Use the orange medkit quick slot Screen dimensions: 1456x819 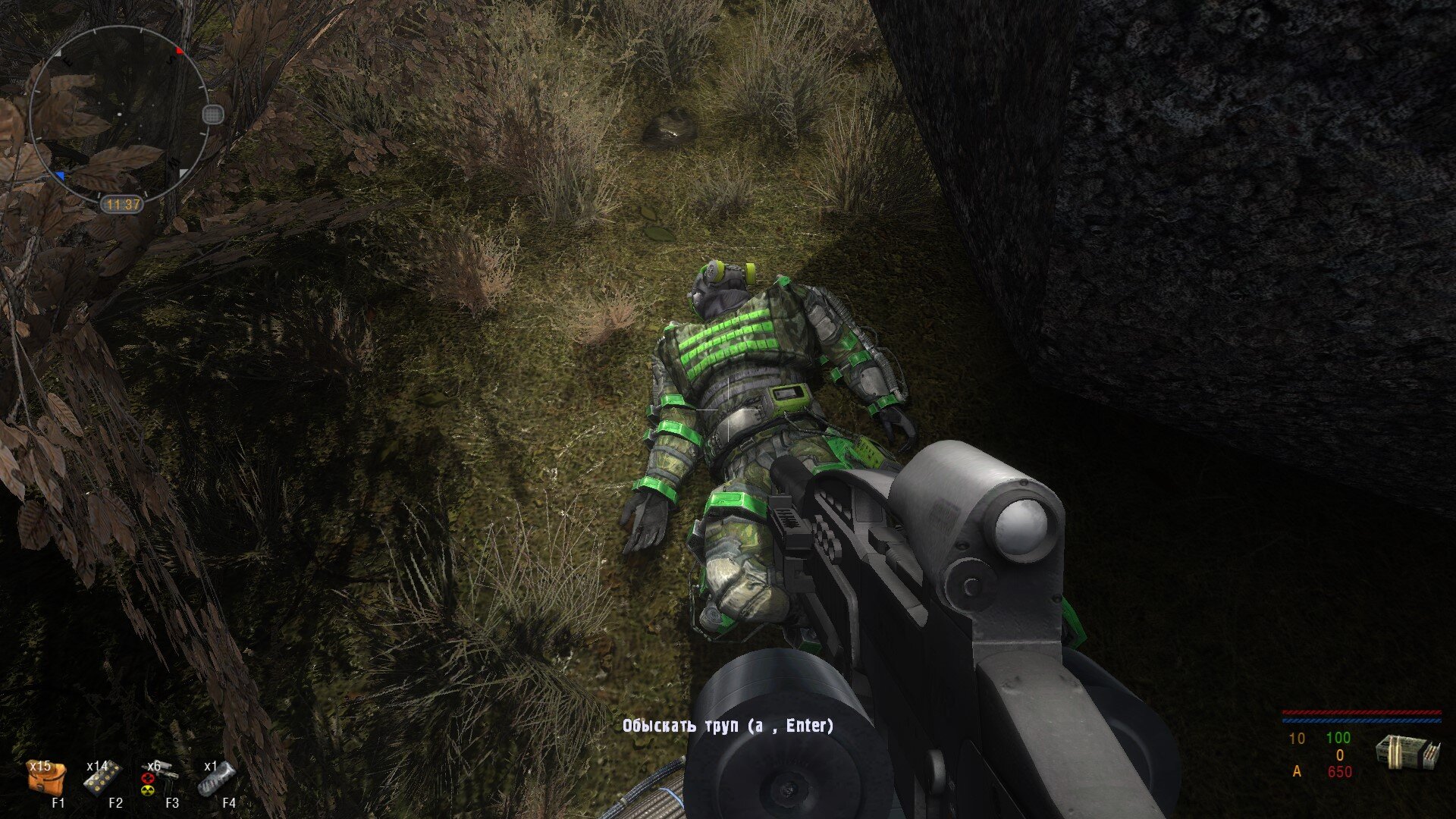[x=46, y=779]
